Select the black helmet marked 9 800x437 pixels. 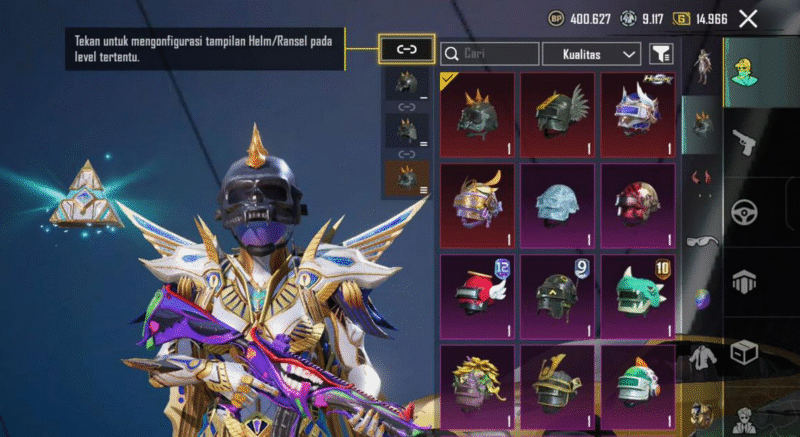point(558,295)
